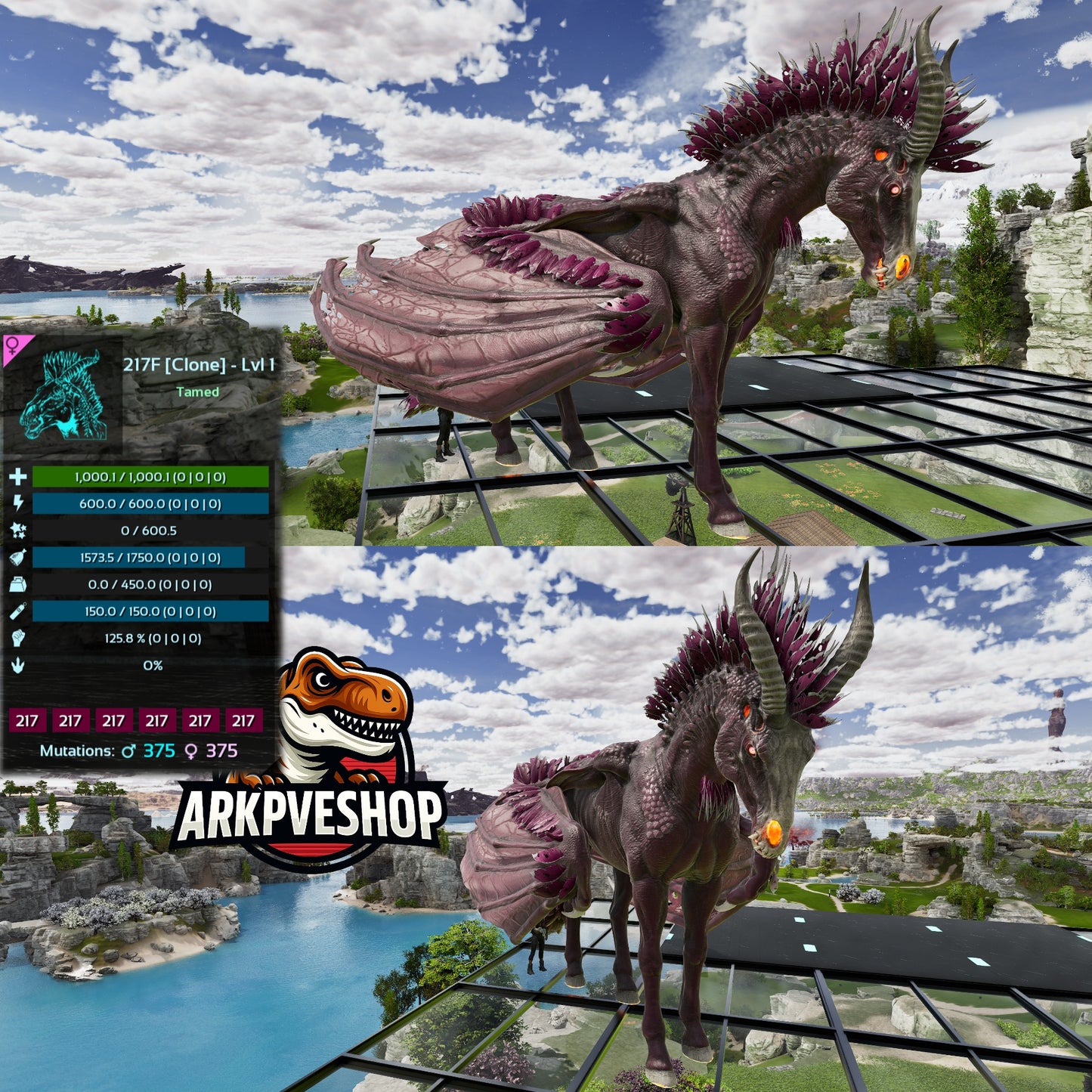
Task: Click the weight stat icon
Action: point(18,584)
